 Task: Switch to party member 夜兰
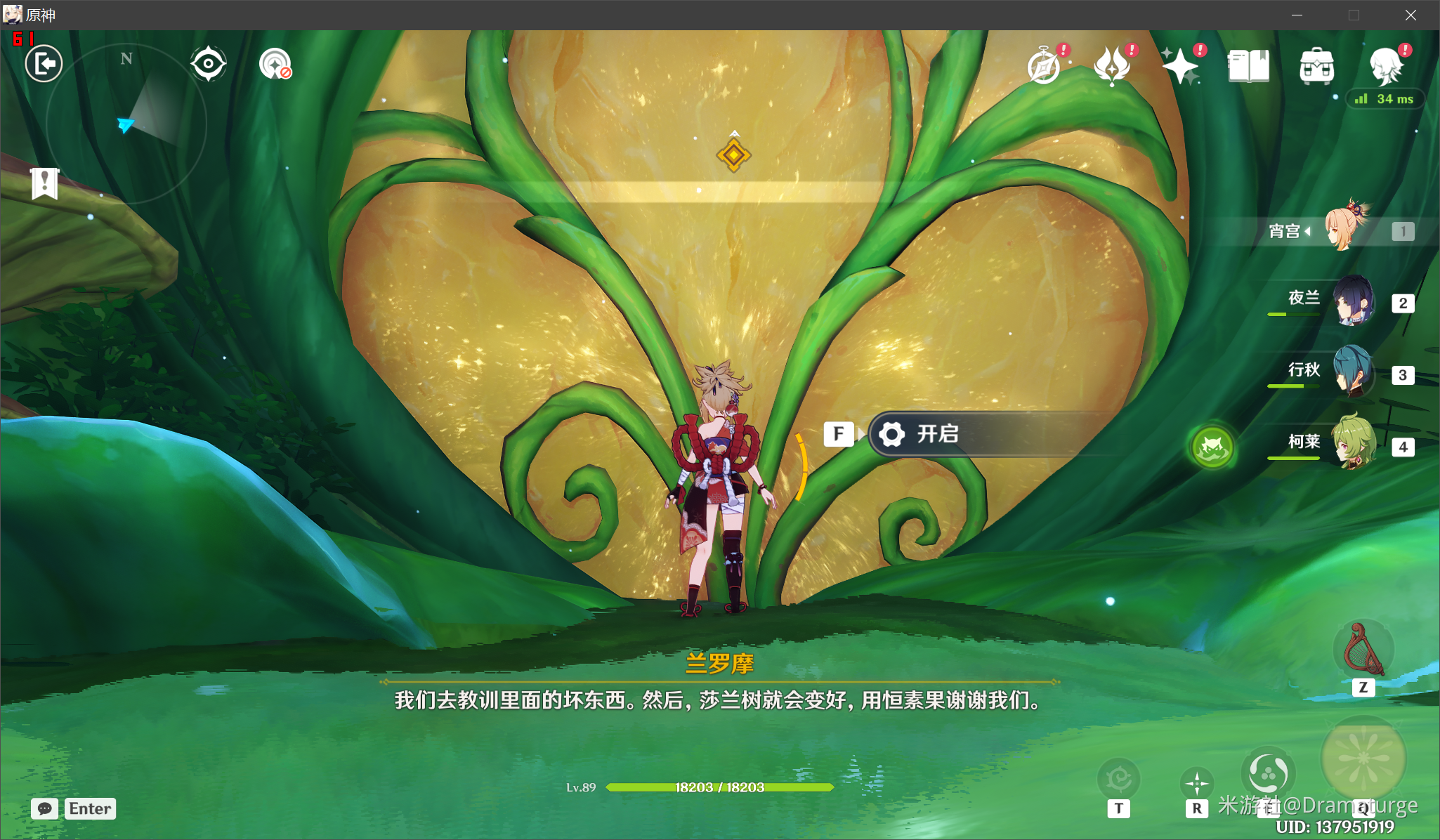pos(1353,301)
